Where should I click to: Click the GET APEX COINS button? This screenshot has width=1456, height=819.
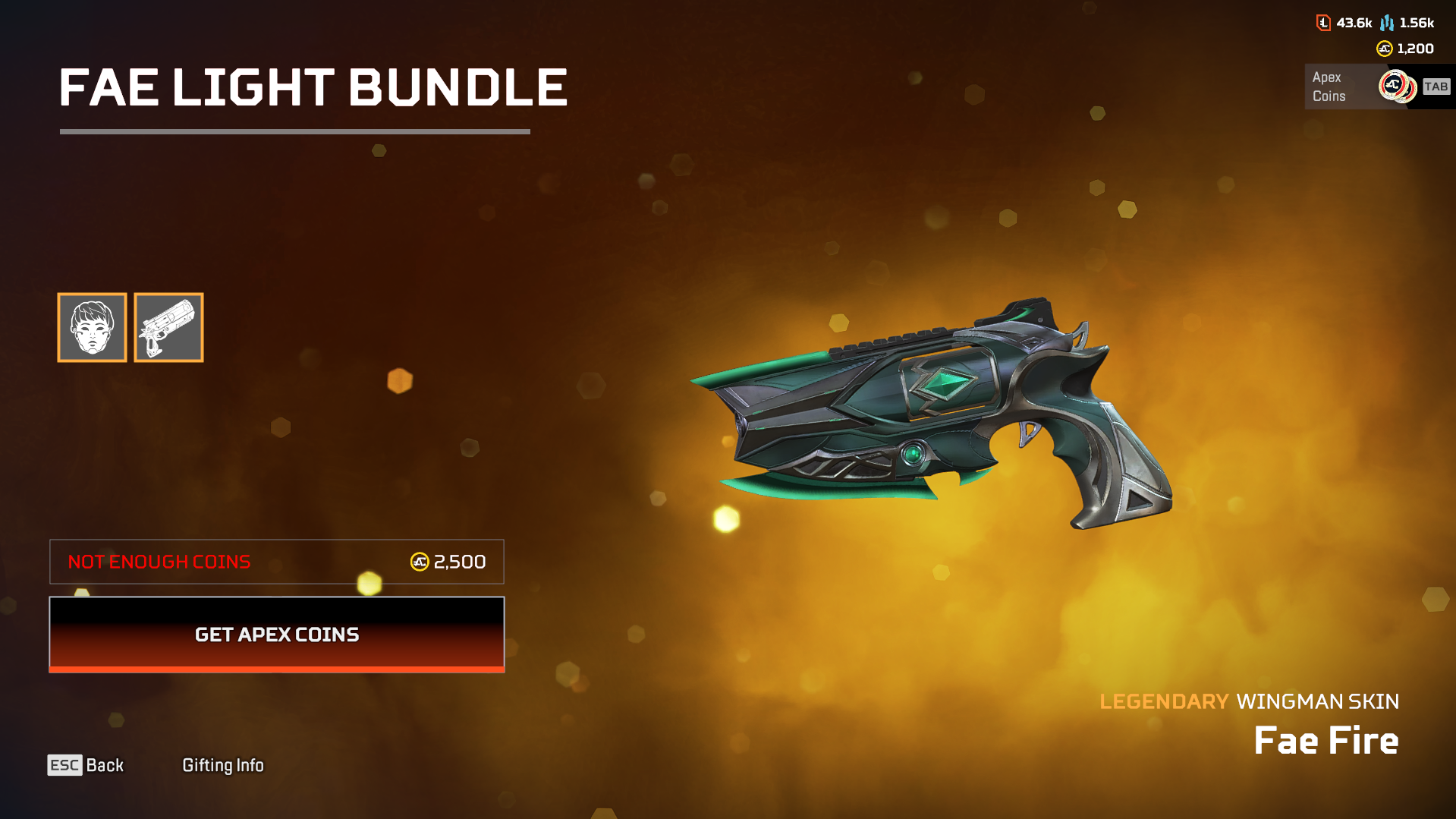pyautogui.click(x=277, y=635)
